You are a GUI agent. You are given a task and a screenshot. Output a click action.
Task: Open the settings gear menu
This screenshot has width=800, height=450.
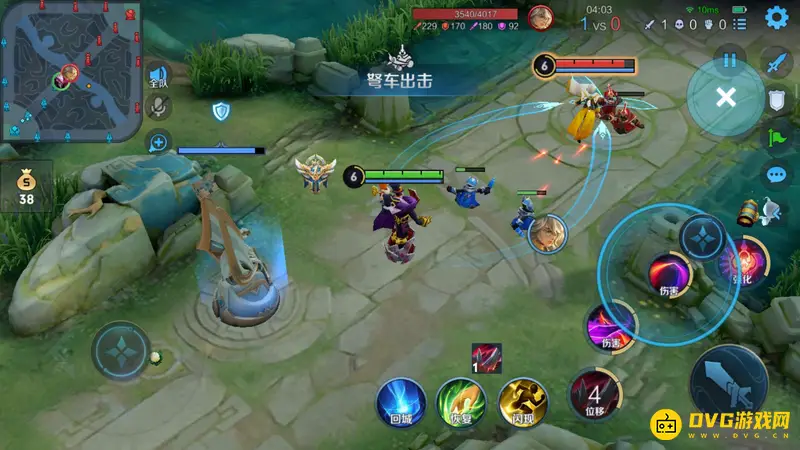click(776, 17)
